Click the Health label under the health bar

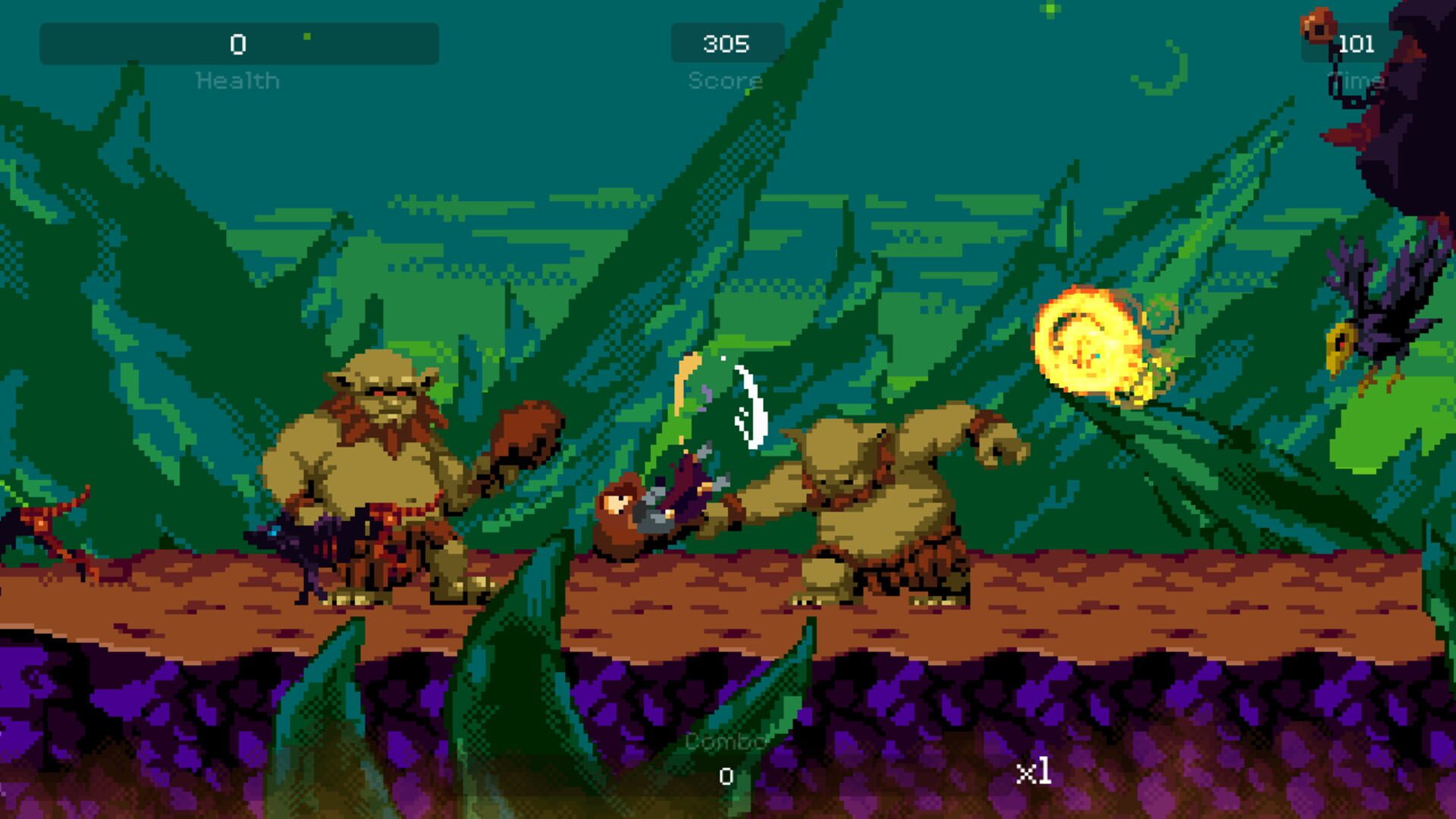[x=237, y=79]
